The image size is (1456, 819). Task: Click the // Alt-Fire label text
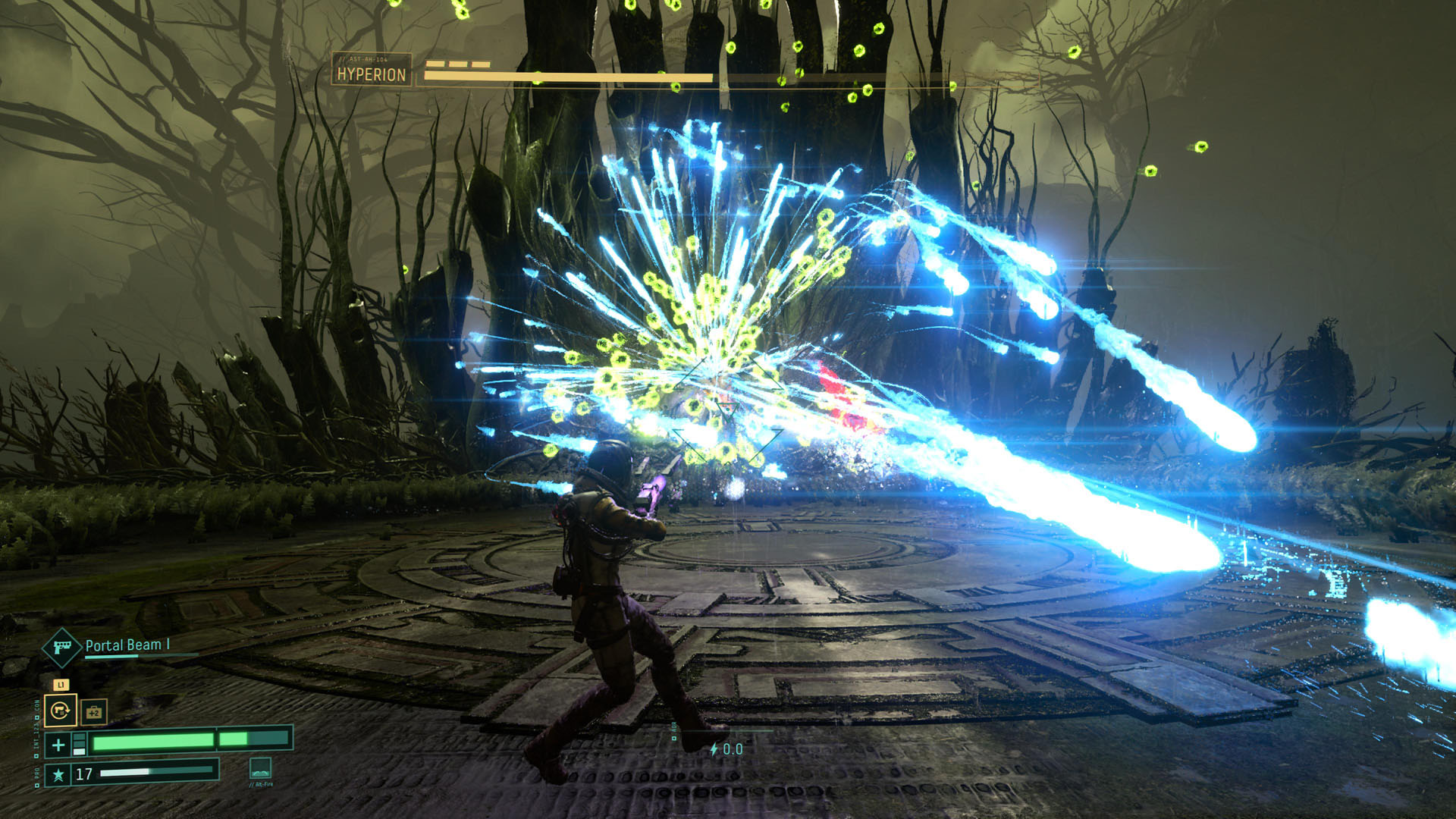pyautogui.click(x=260, y=784)
